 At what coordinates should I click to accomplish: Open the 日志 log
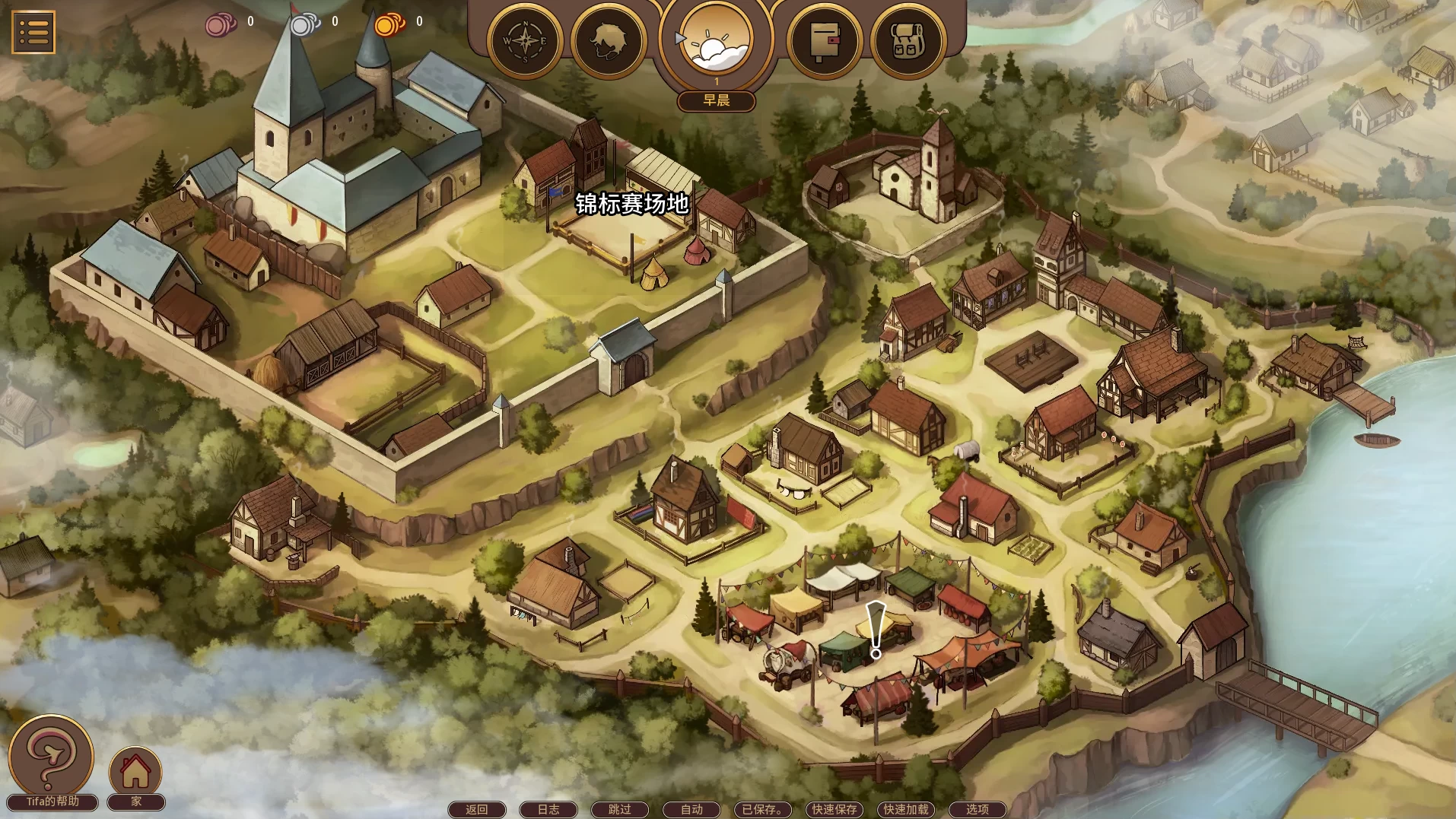(548, 809)
